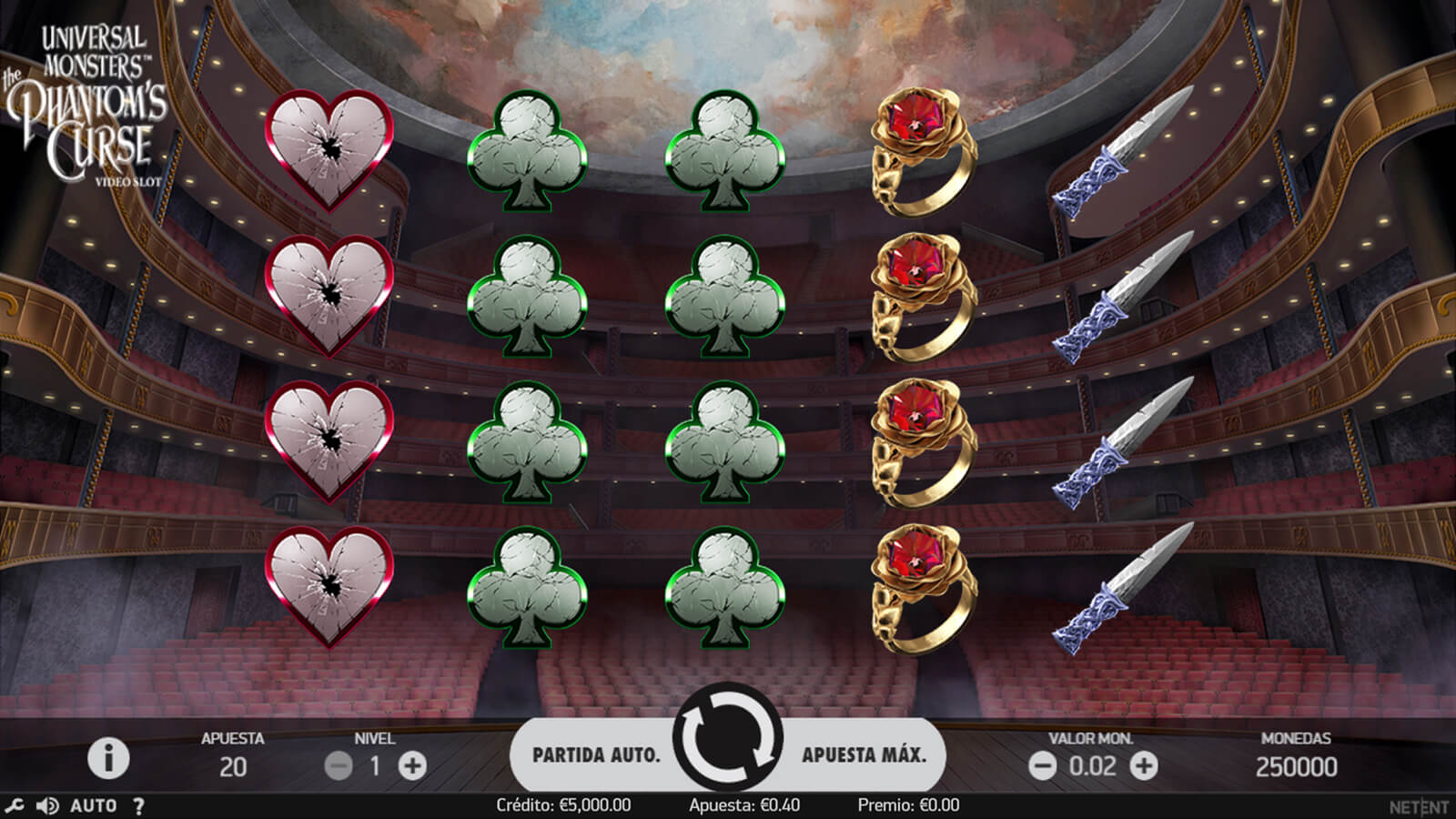This screenshot has width=1456, height=819.
Task: Open the wrench settings menu
Action: pyautogui.click(x=14, y=805)
